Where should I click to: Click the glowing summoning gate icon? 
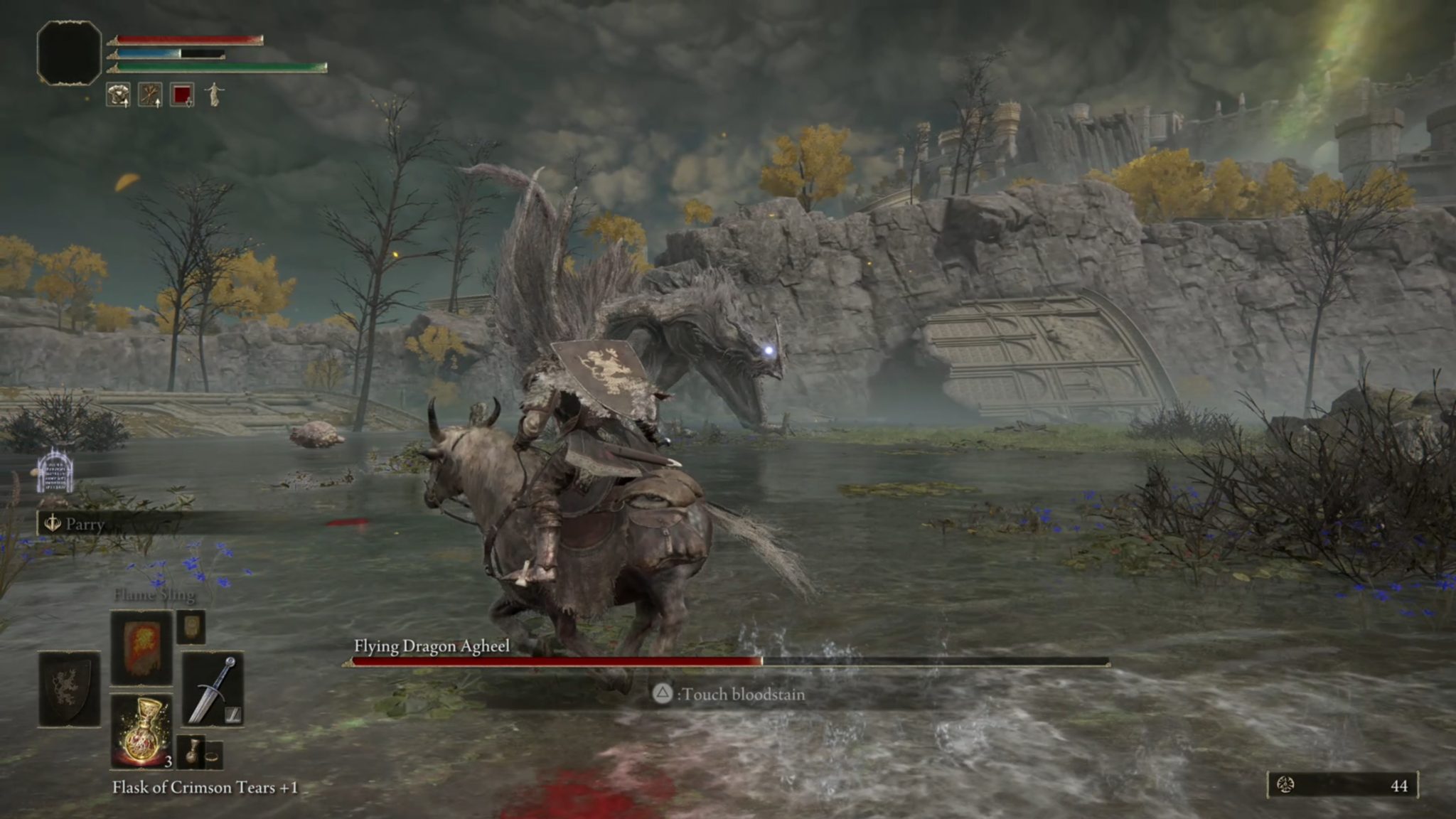pyautogui.click(x=55, y=472)
